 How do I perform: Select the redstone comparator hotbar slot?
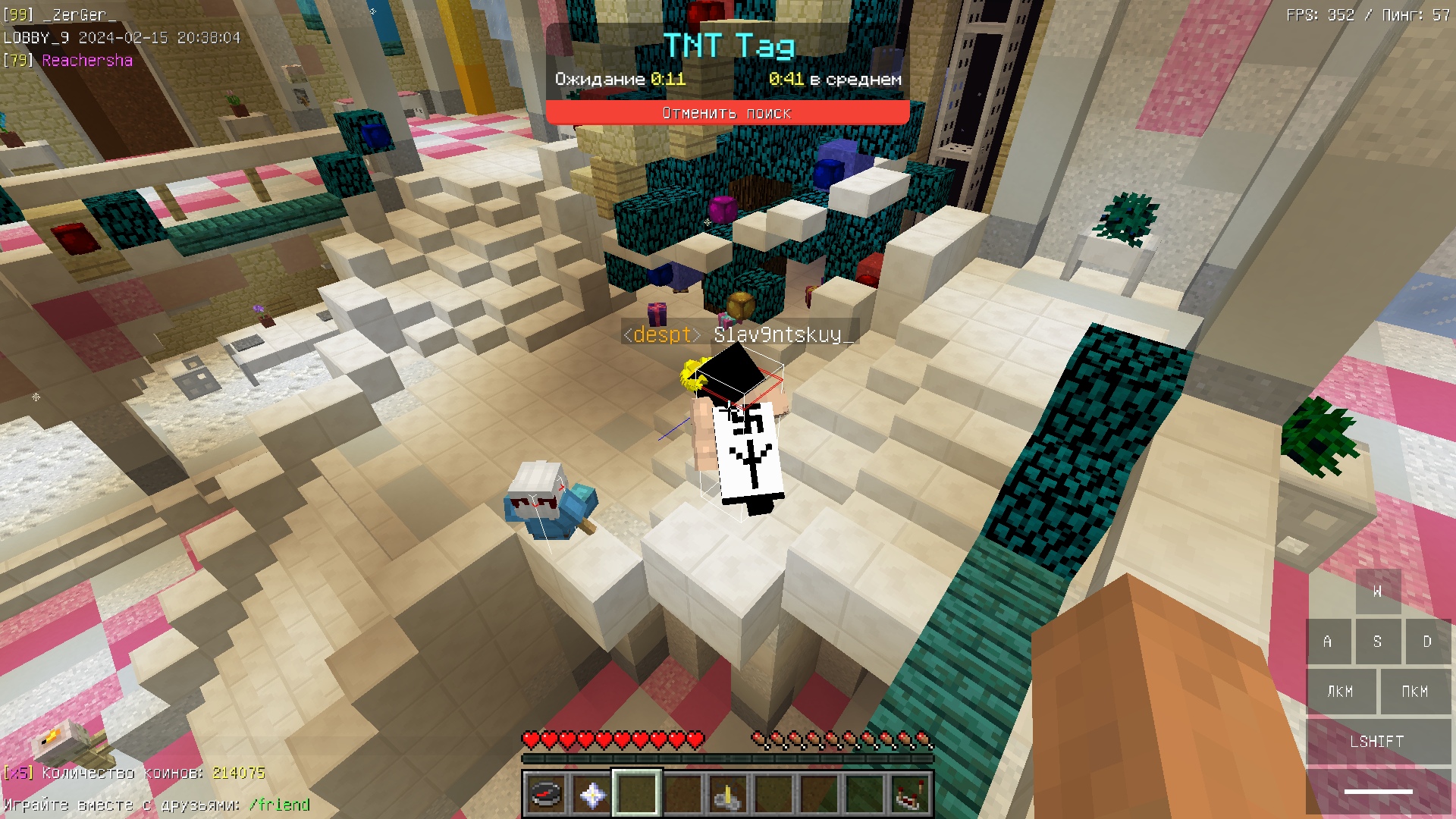pyautogui.click(x=910, y=795)
